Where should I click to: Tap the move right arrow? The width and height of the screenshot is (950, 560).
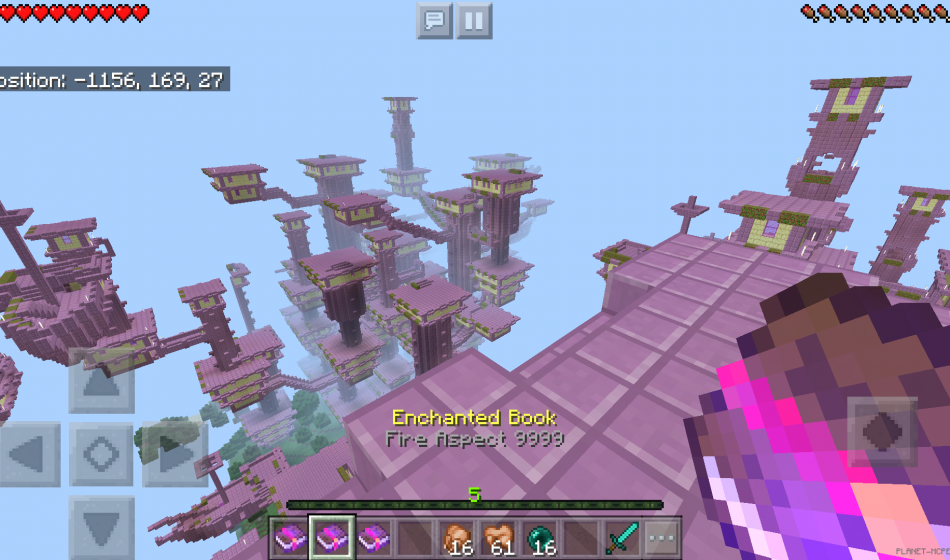click(x=170, y=455)
